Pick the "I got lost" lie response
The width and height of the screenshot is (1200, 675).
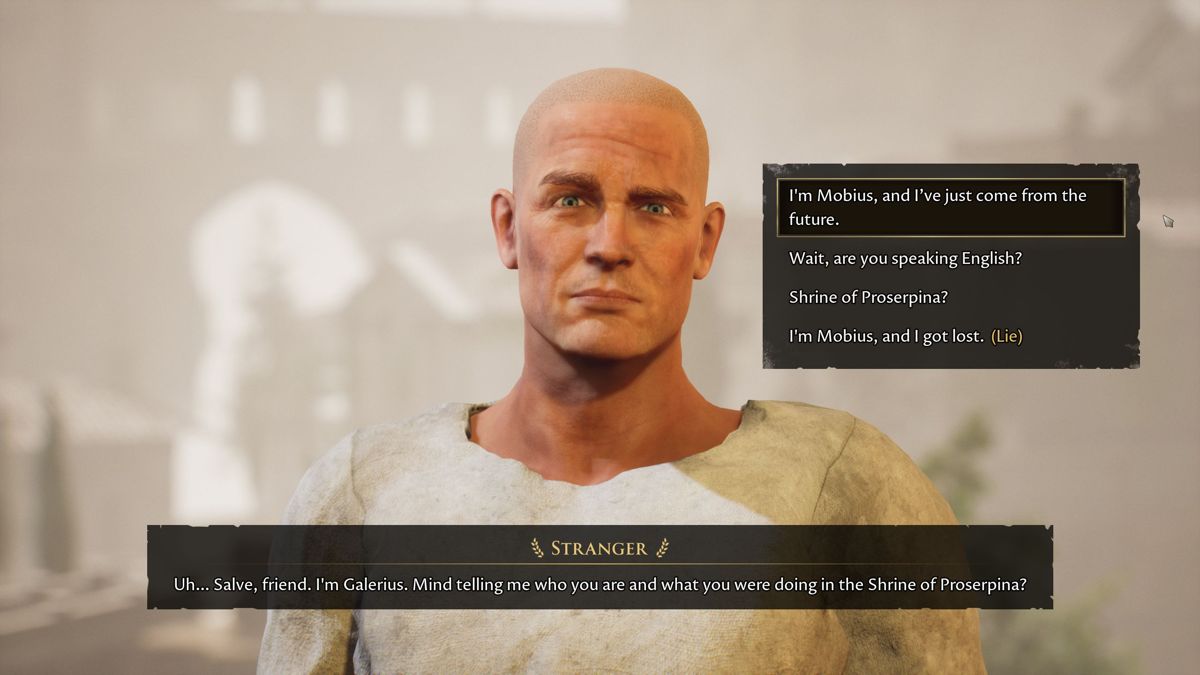click(x=905, y=336)
